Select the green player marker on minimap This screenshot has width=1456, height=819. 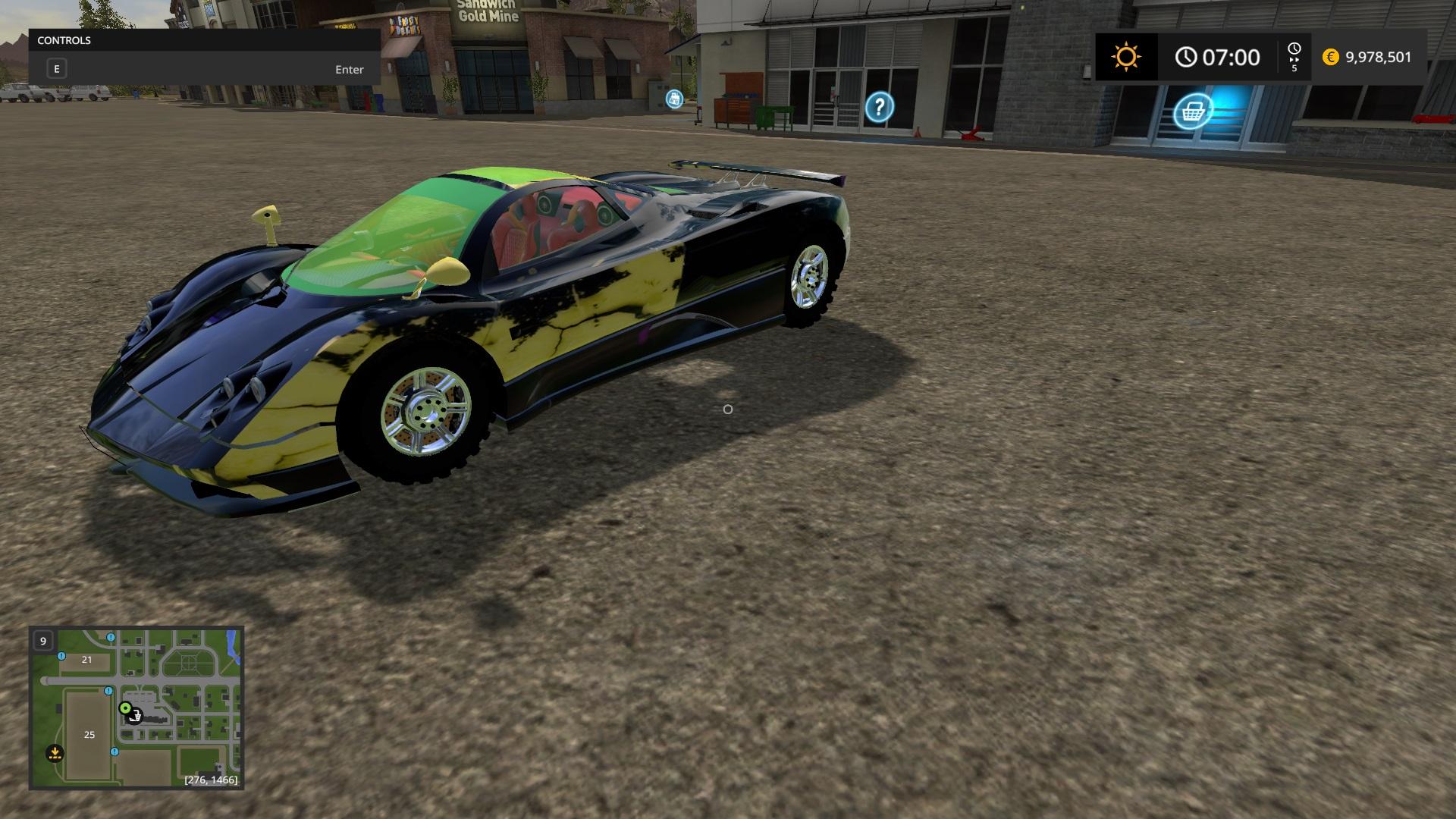tap(125, 708)
